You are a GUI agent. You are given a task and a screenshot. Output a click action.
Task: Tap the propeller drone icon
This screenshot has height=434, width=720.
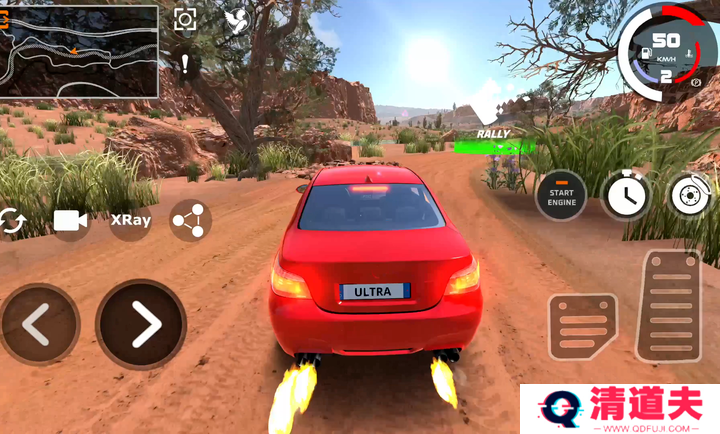pos(236,21)
